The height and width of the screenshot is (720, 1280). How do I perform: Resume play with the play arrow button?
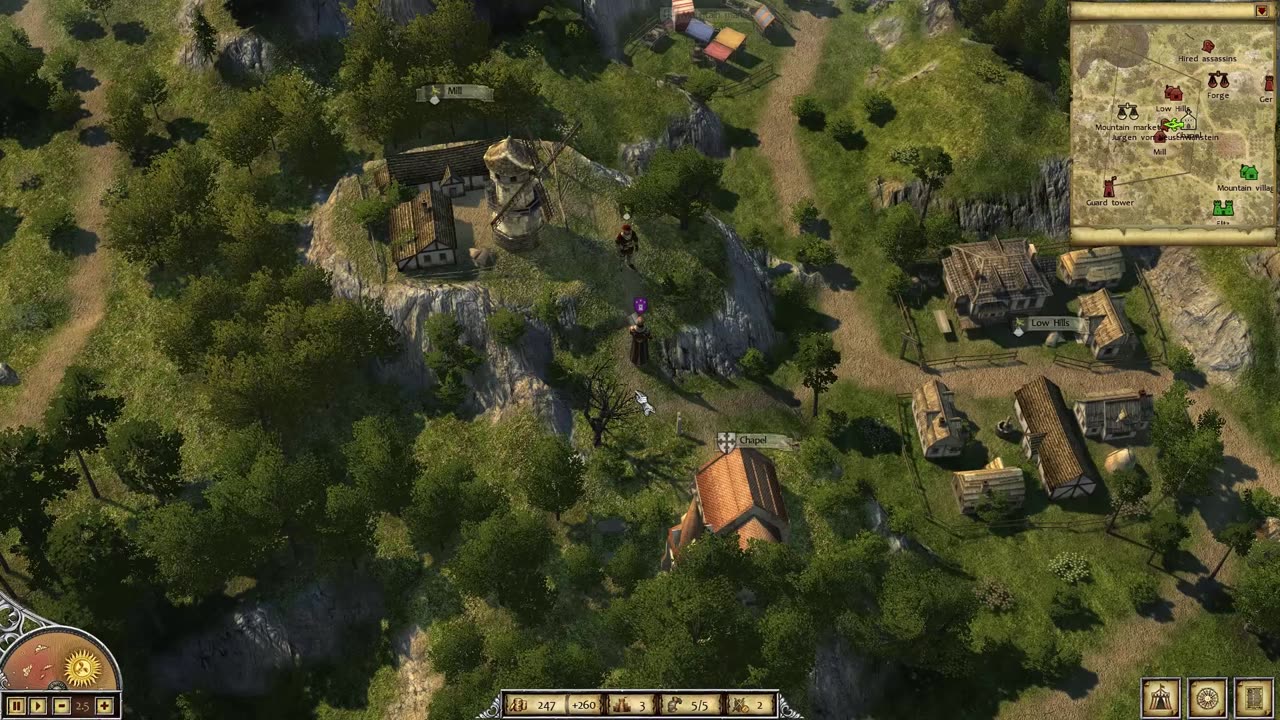[38, 706]
